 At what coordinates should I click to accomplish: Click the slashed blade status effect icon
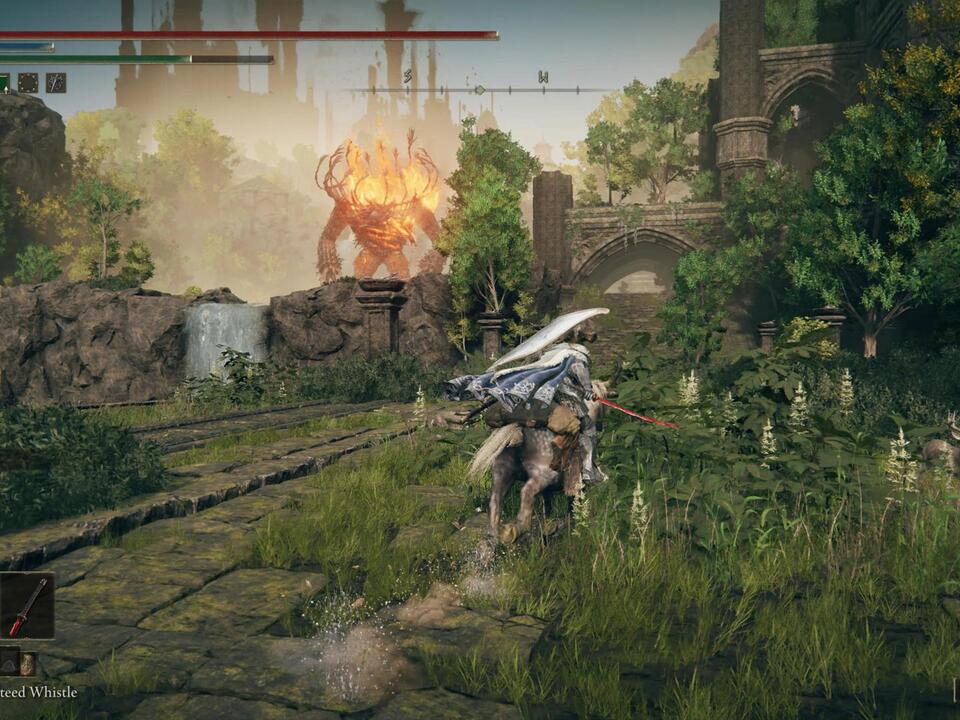pyautogui.click(x=56, y=83)
